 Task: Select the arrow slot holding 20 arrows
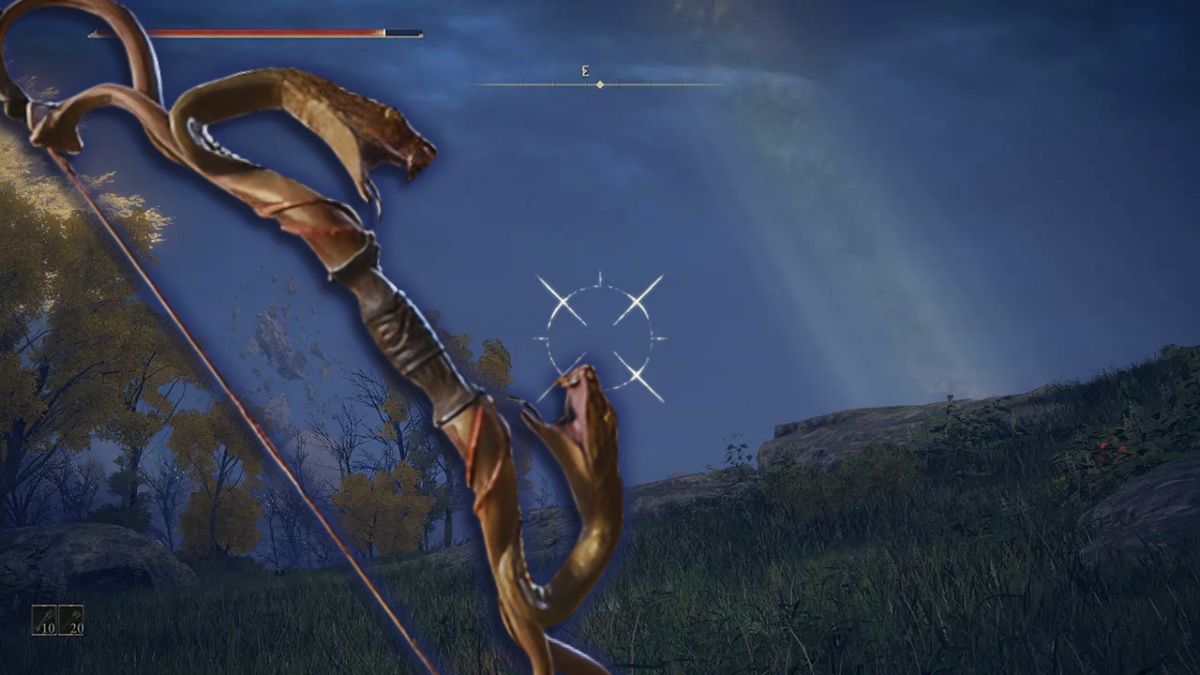pyautogui.click(x=71, y=620)
